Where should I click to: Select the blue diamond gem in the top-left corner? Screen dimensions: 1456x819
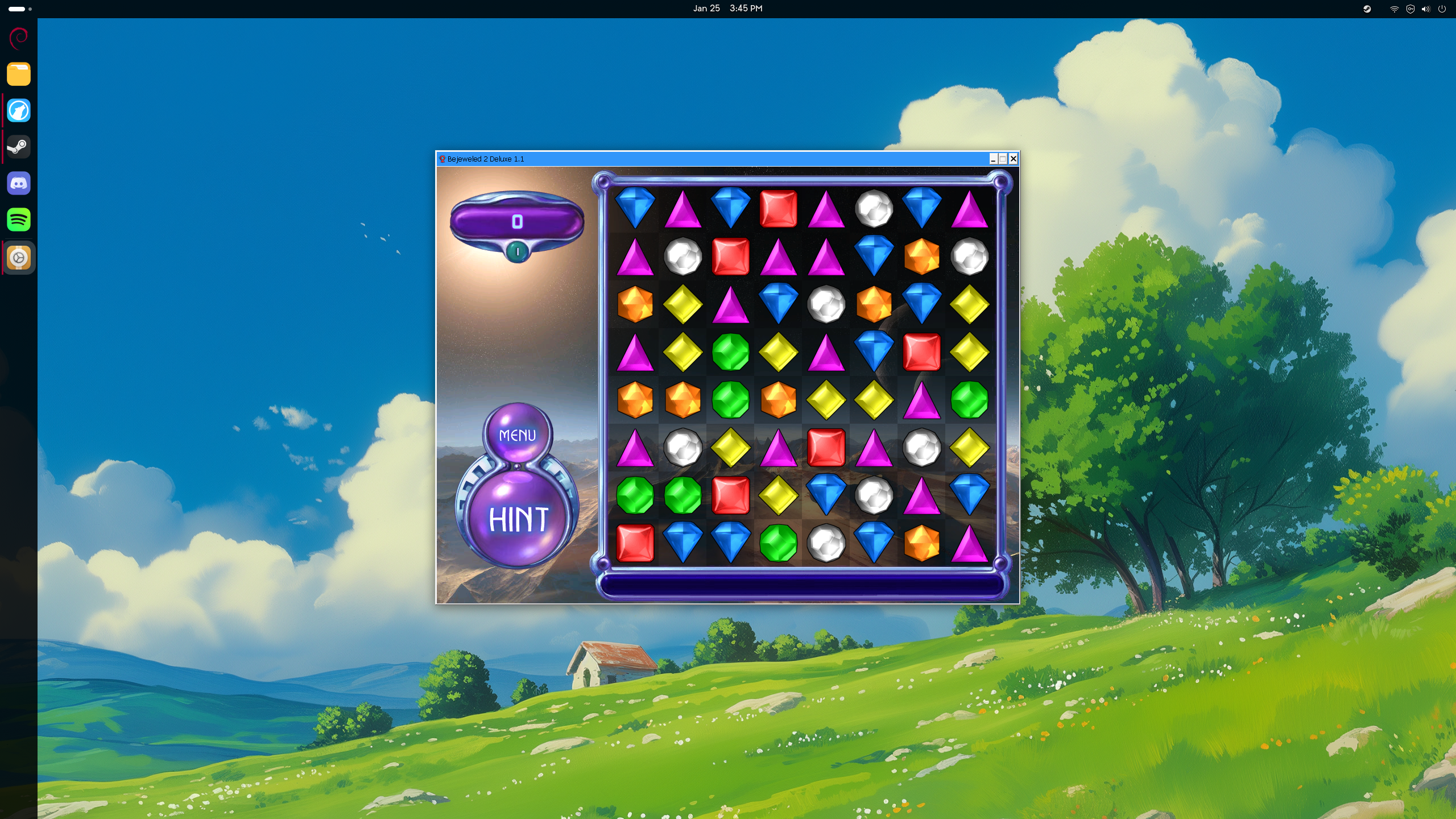click(635, 208)
